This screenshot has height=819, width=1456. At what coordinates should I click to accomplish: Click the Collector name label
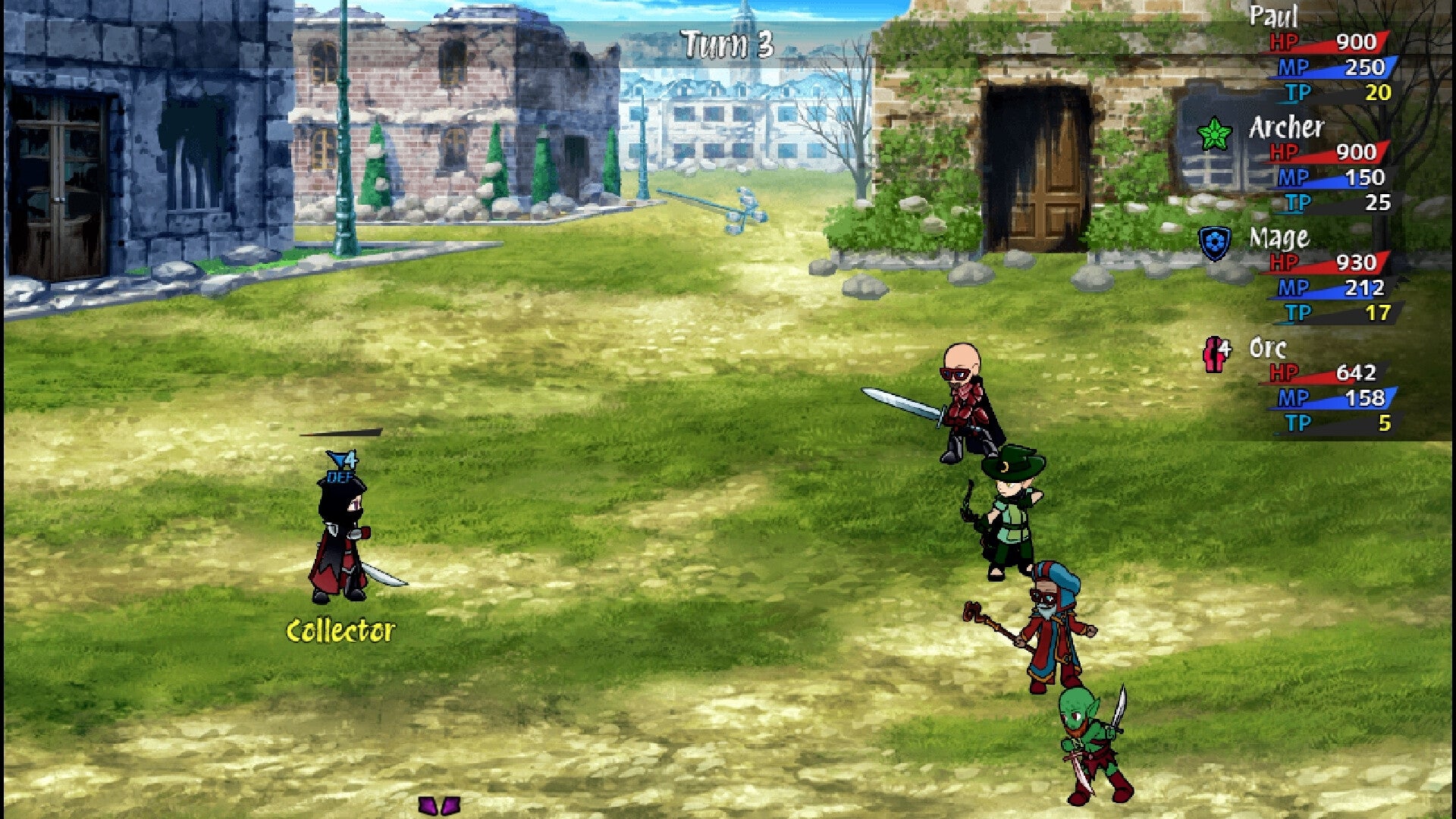pyautogui.click(x=341, y=629)
